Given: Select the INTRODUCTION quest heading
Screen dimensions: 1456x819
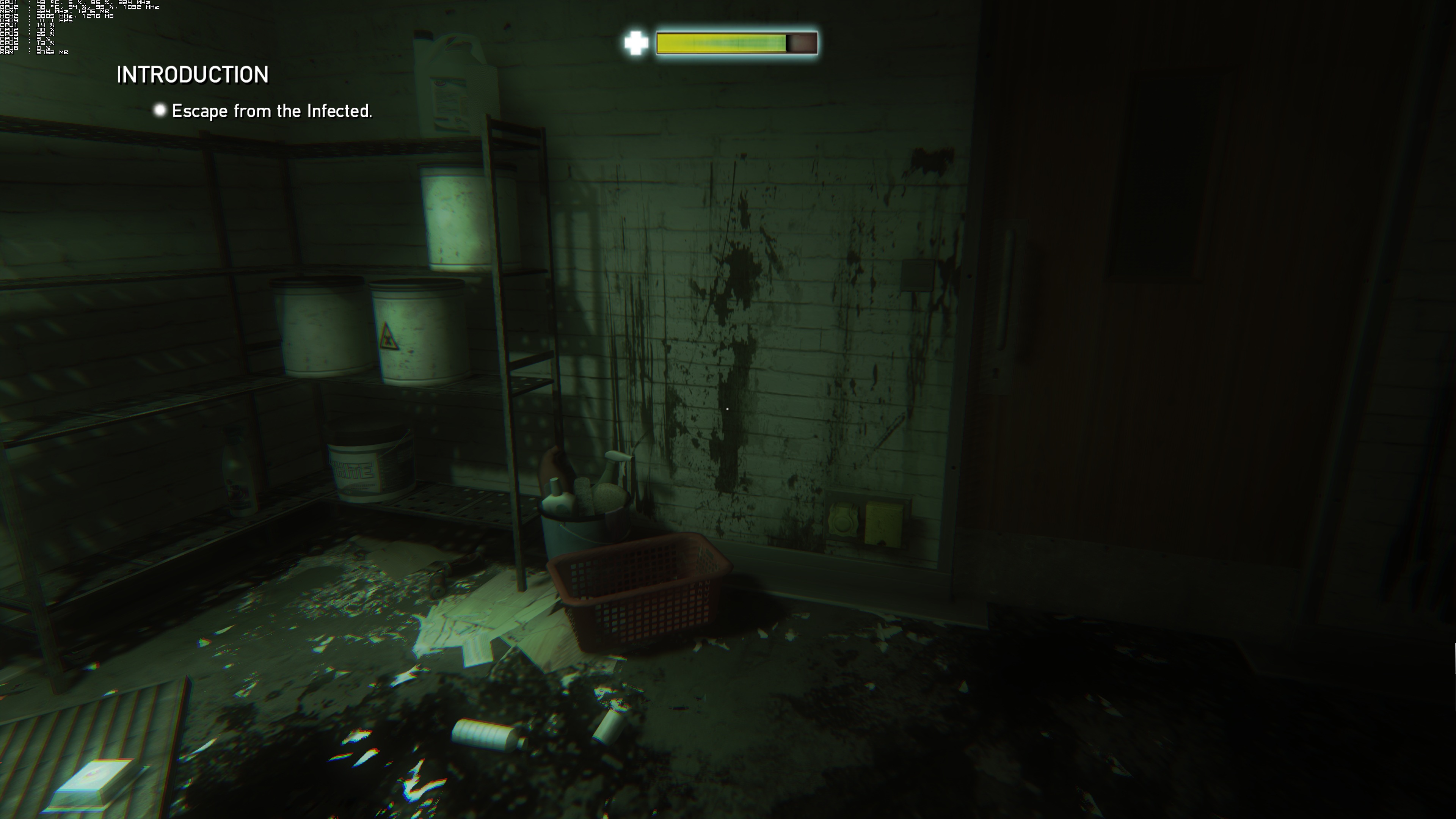Looking at the screenshot, I should coord(192,75).
